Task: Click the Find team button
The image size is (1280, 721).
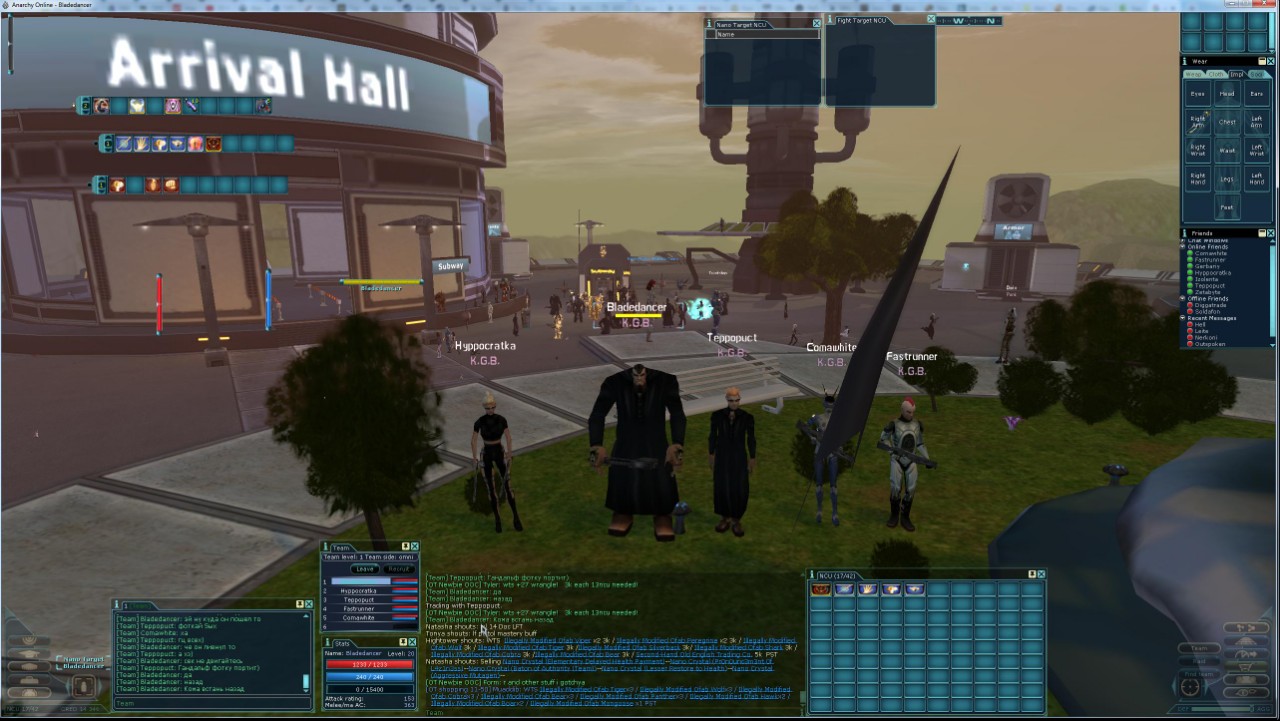Action: [1197, 673]
